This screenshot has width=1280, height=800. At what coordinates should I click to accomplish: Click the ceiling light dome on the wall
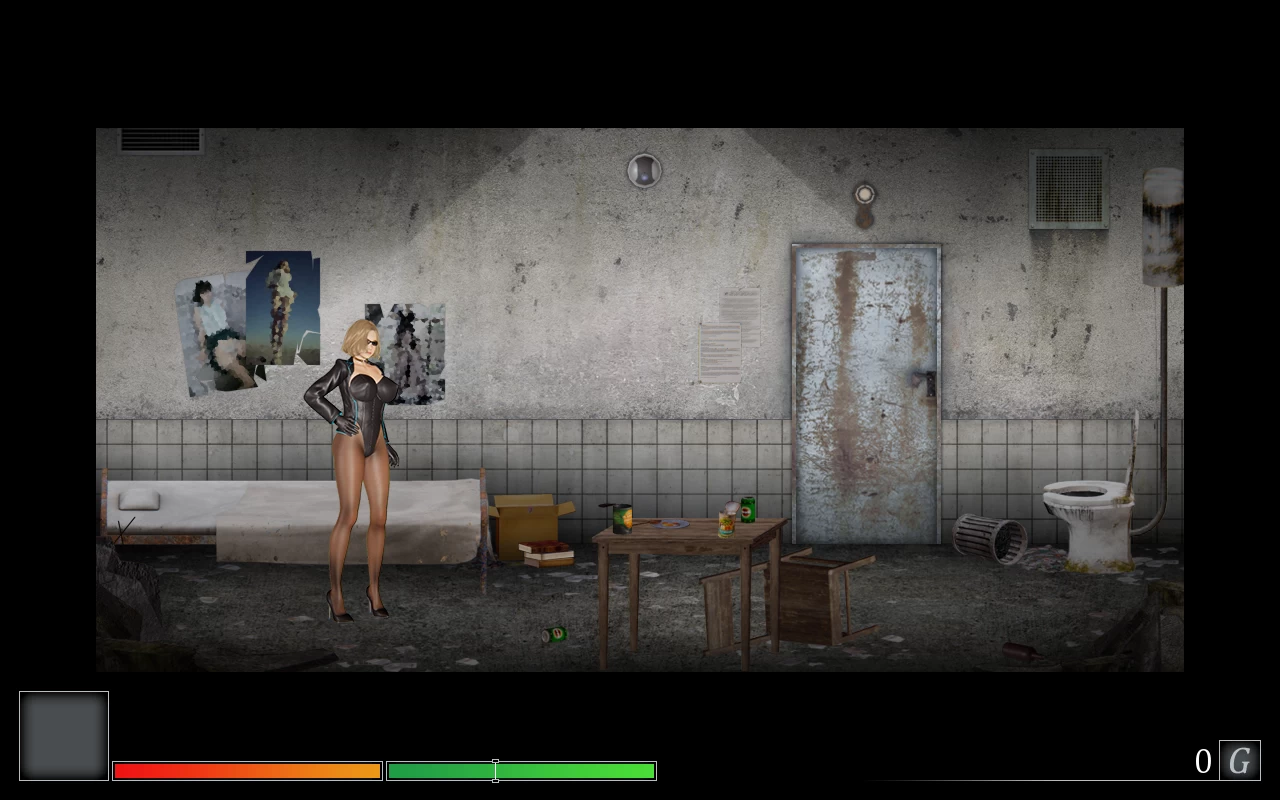643,170
